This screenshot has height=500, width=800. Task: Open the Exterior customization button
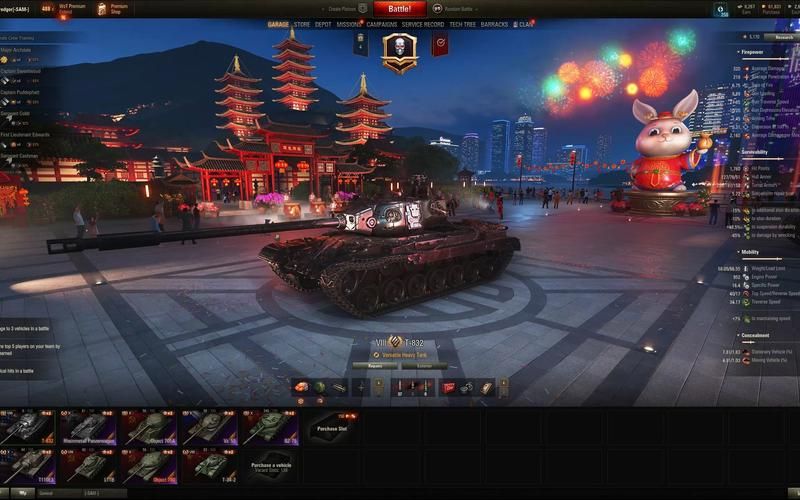pos(424,366)
